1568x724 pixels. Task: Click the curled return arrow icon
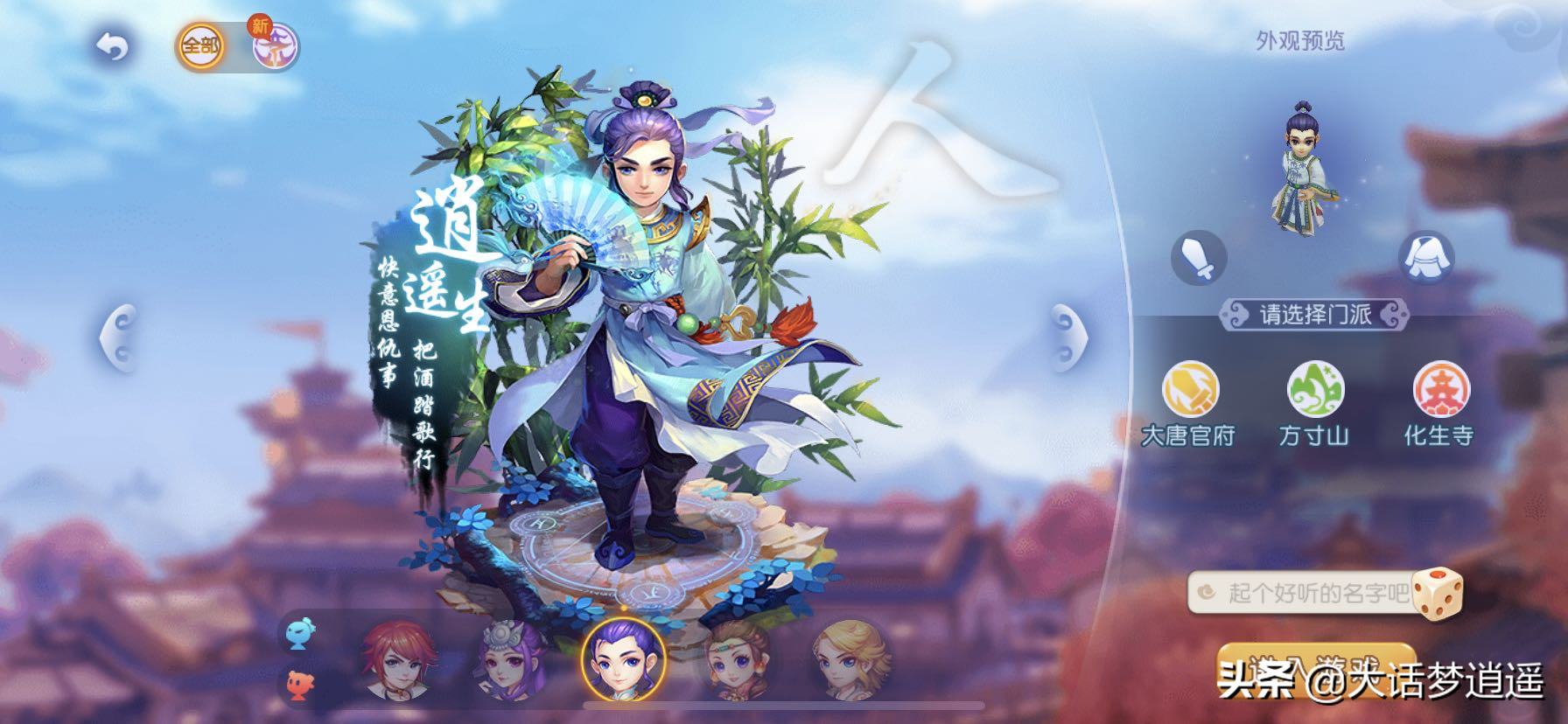(112, 48)
